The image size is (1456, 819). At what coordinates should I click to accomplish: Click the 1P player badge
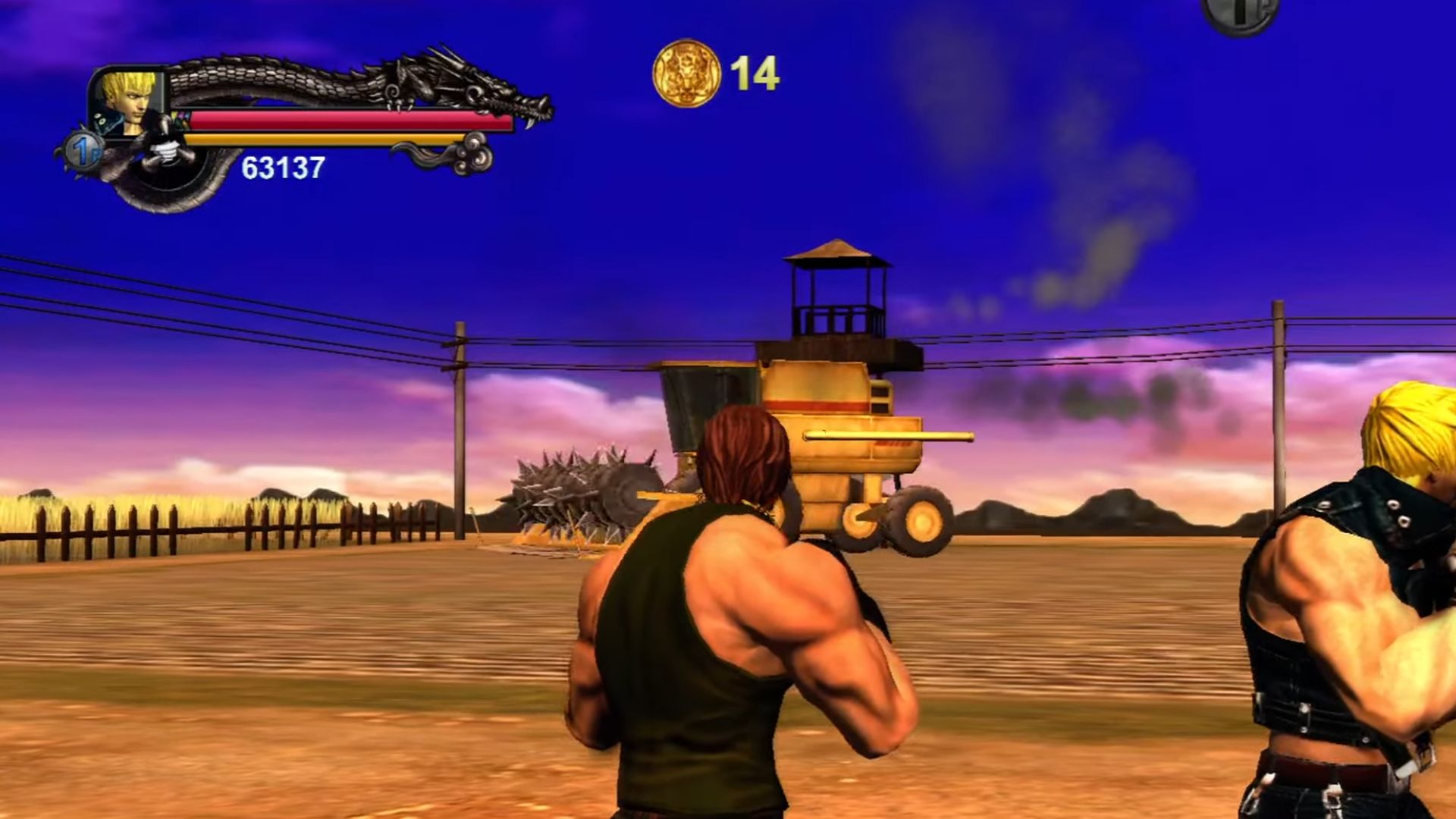[x=83, y=150]
